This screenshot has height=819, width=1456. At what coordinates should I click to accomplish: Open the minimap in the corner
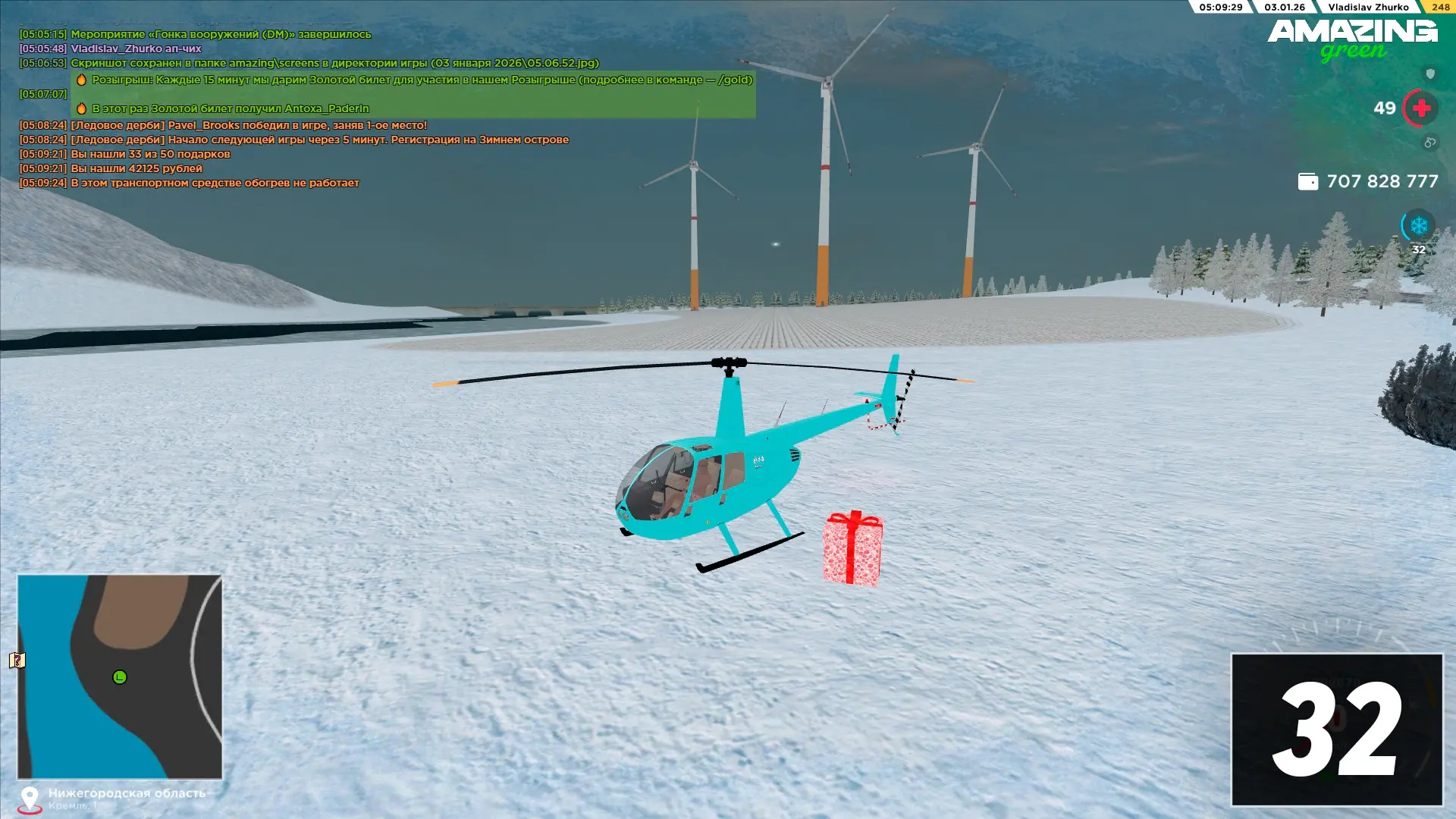tap(120, 676)
